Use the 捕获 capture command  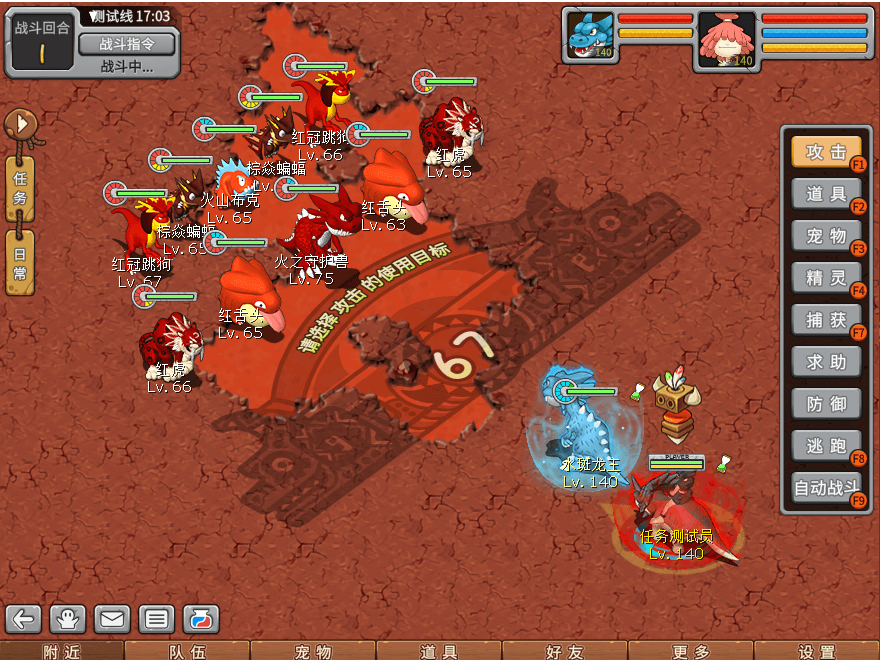(826, 320)
